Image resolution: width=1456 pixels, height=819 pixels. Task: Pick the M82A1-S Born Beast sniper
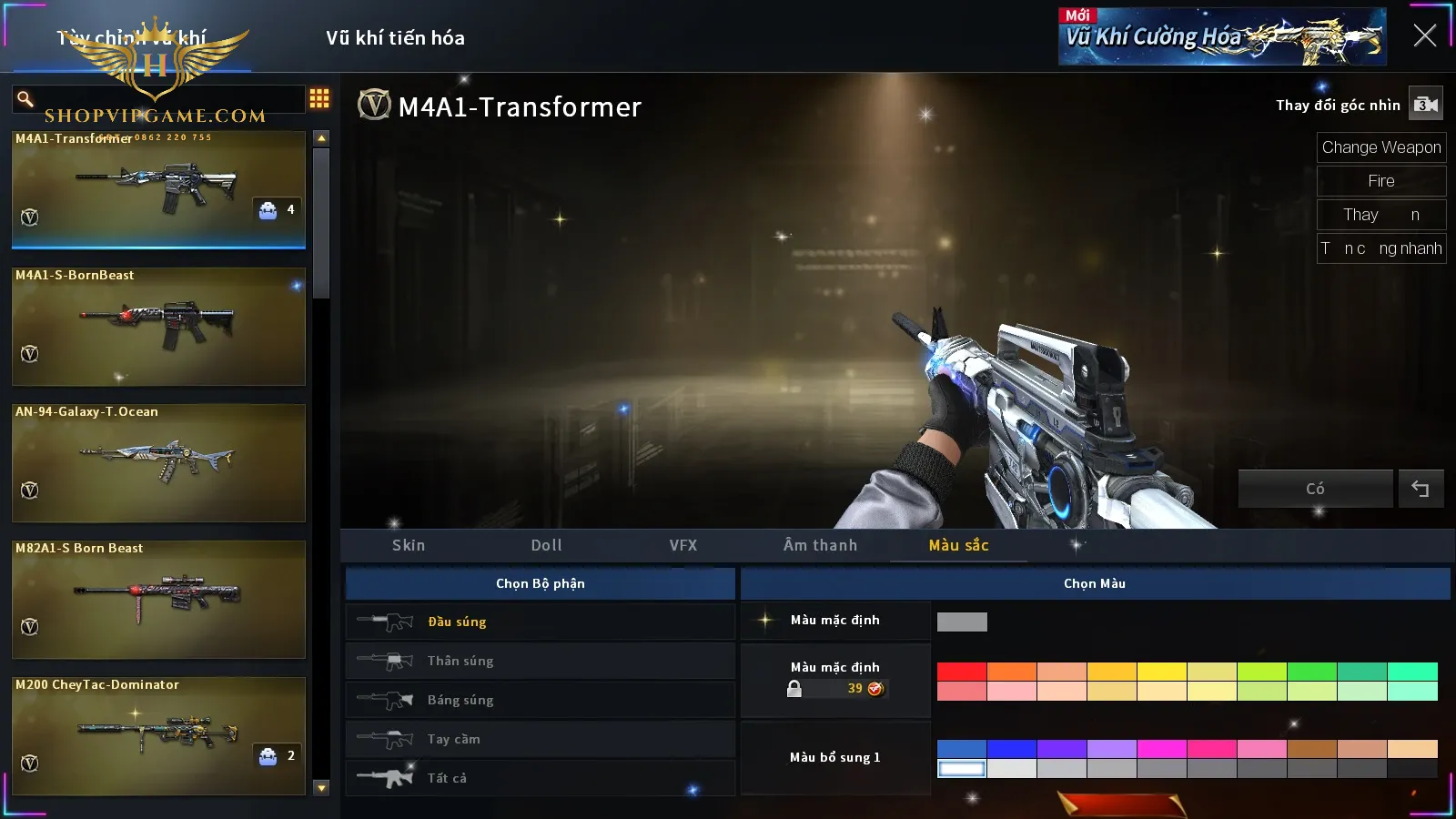point(158,599)
